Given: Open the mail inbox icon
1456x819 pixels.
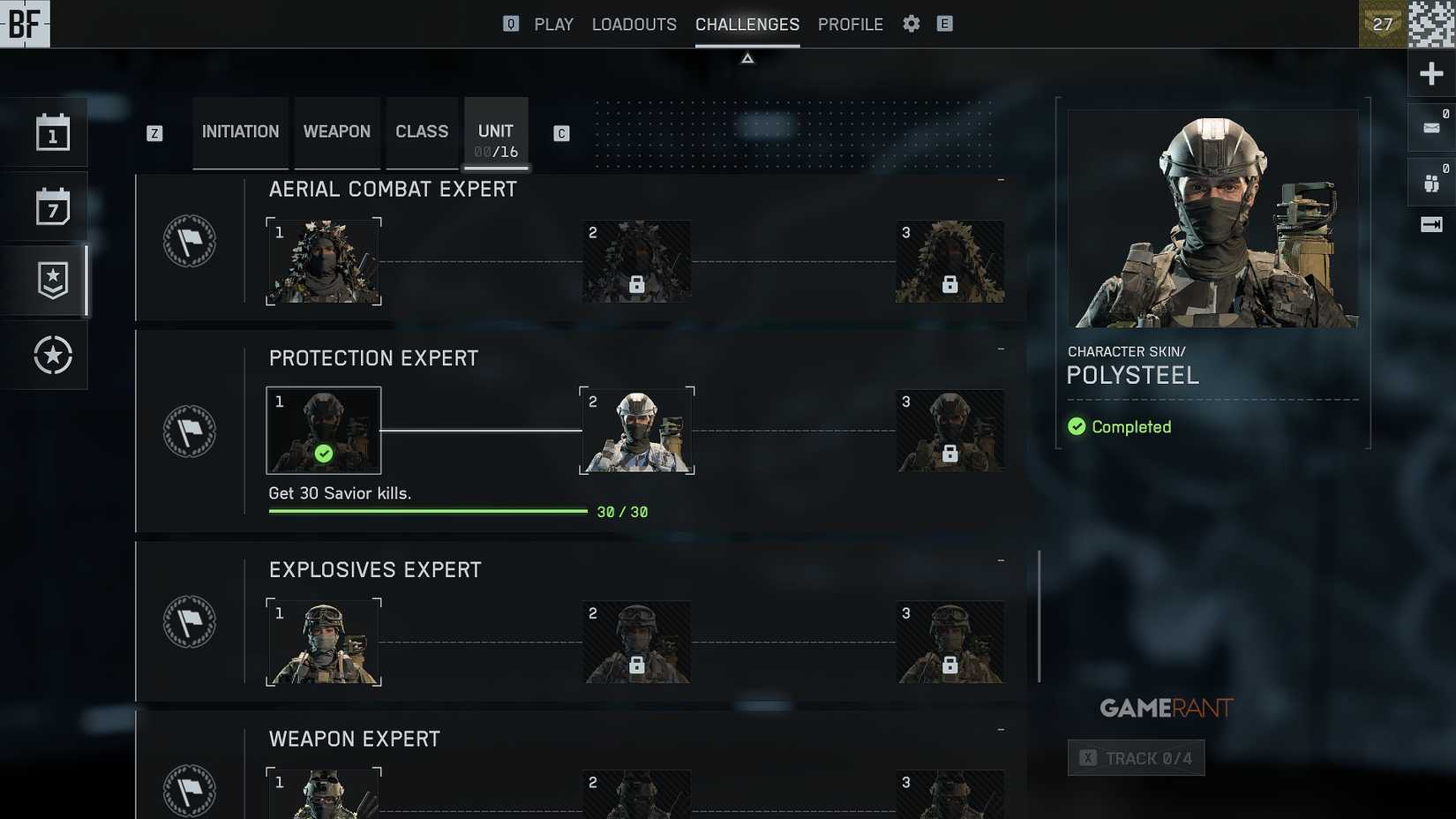Looking at the screenshot, I should click(1428, 126).
